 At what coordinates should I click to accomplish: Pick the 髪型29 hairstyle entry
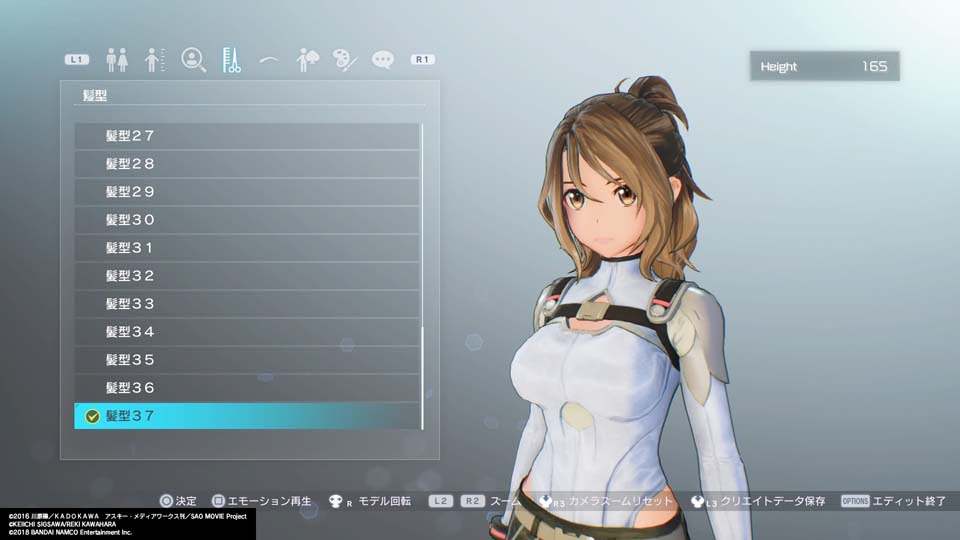coord(247,192)
